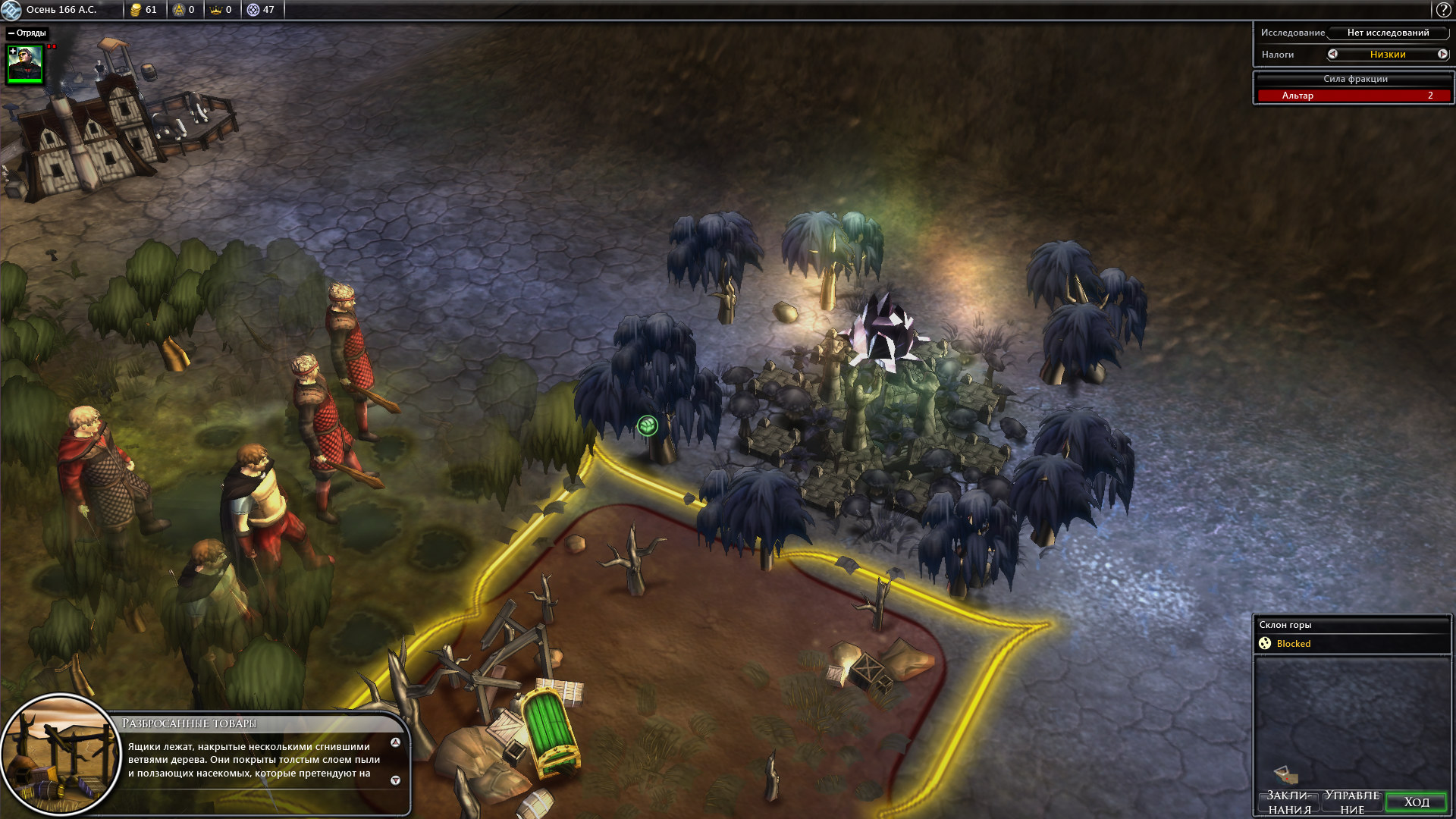This screenshot has width=1456, height=819.
Task: Open research via Нет исследований button
Action: tap(1388, 33)
